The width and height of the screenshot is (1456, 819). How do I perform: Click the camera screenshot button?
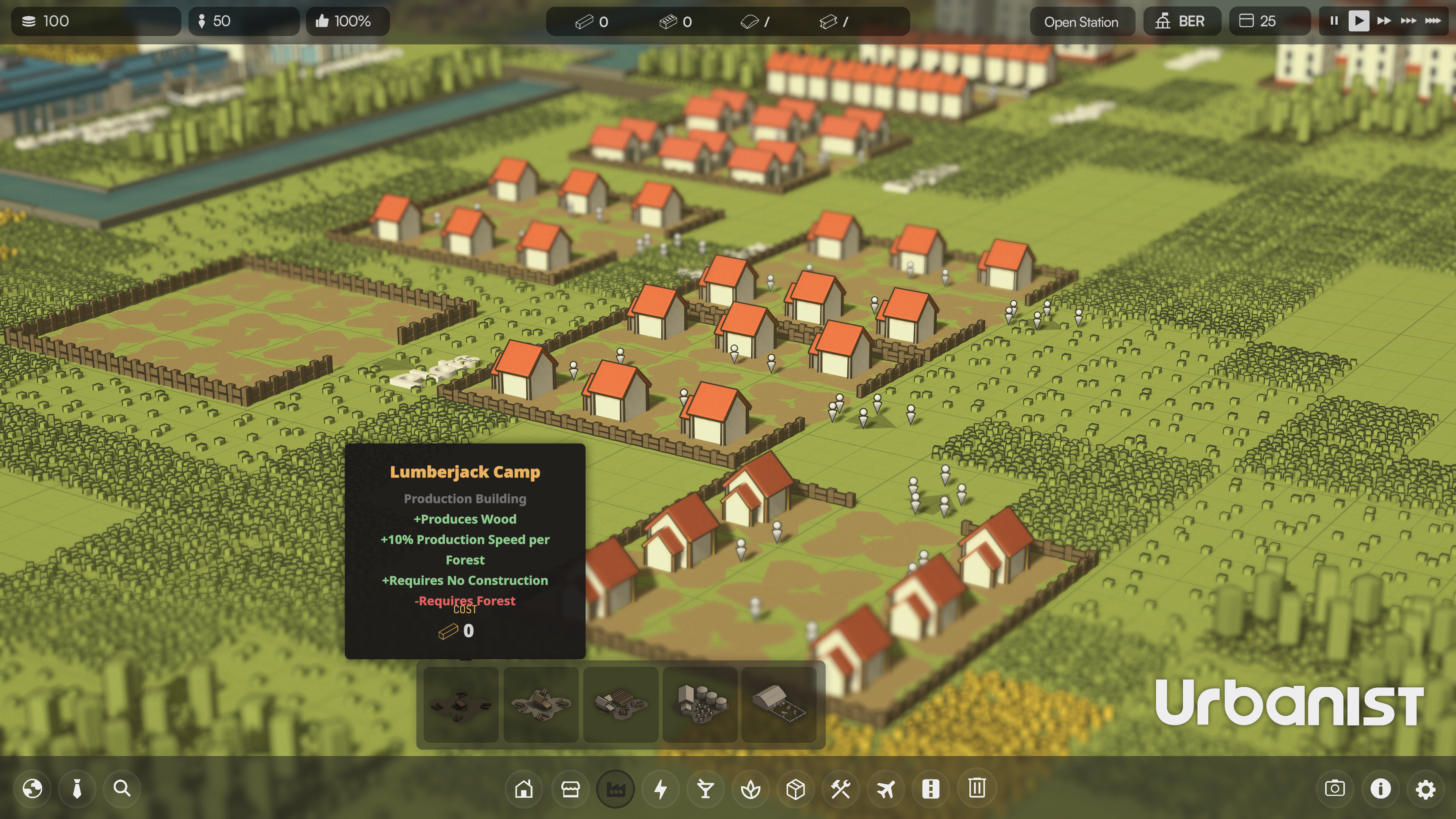pyautogui.click(x=1335, y=789)
